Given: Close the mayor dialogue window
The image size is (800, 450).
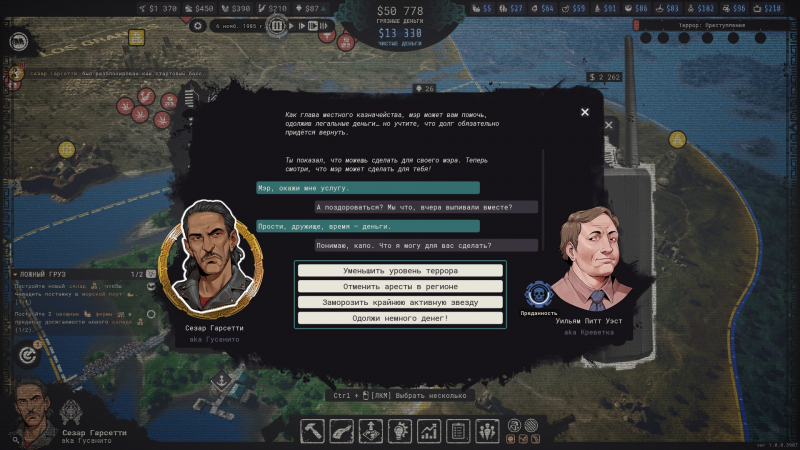Looking at the screenshot, I should pos(585,112).
